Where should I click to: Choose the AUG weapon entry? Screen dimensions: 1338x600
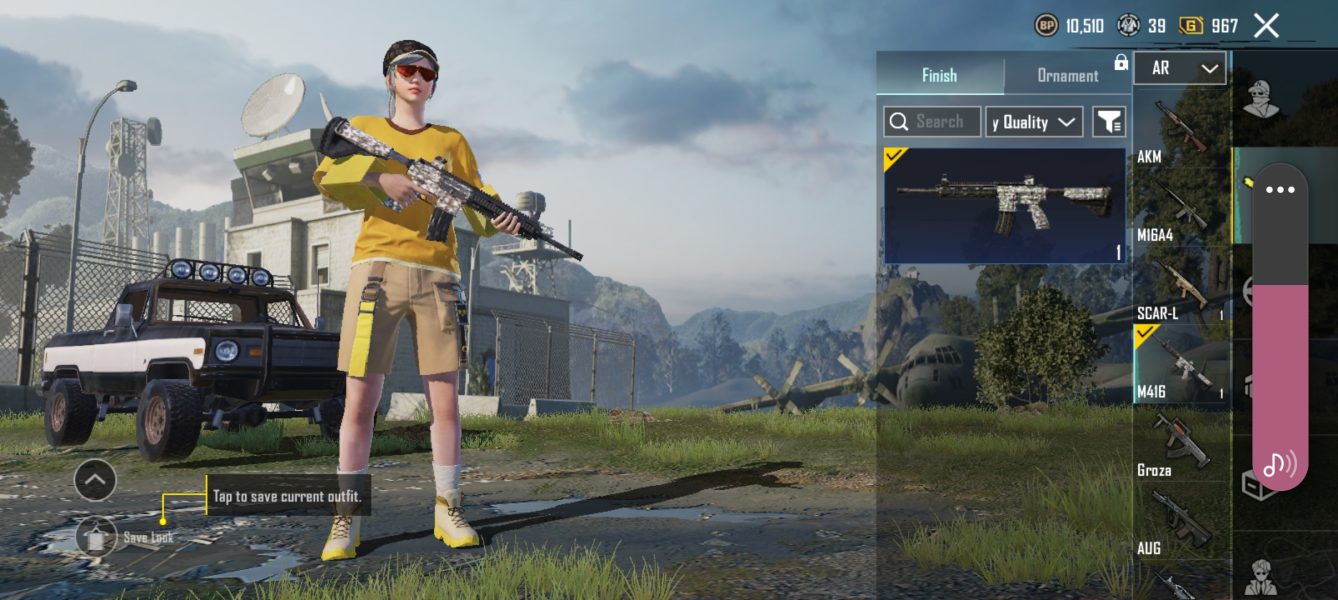coord(1181,520)
